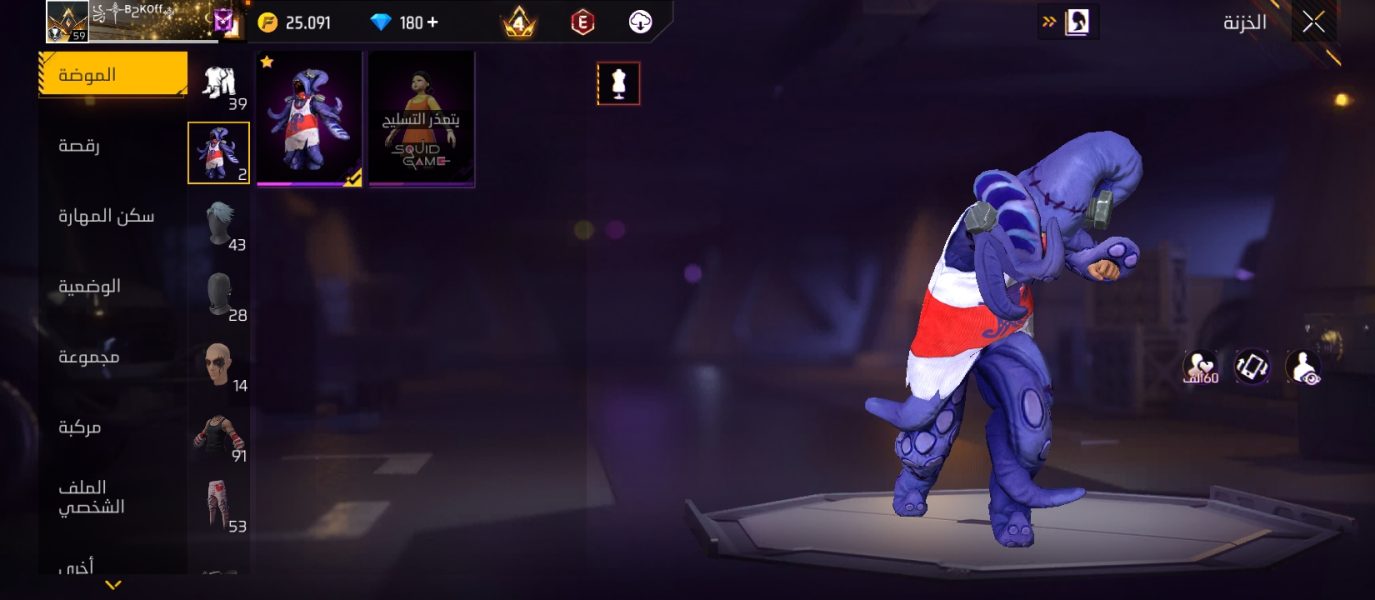Select the silver-haired head subcategory

click(219, 223)
